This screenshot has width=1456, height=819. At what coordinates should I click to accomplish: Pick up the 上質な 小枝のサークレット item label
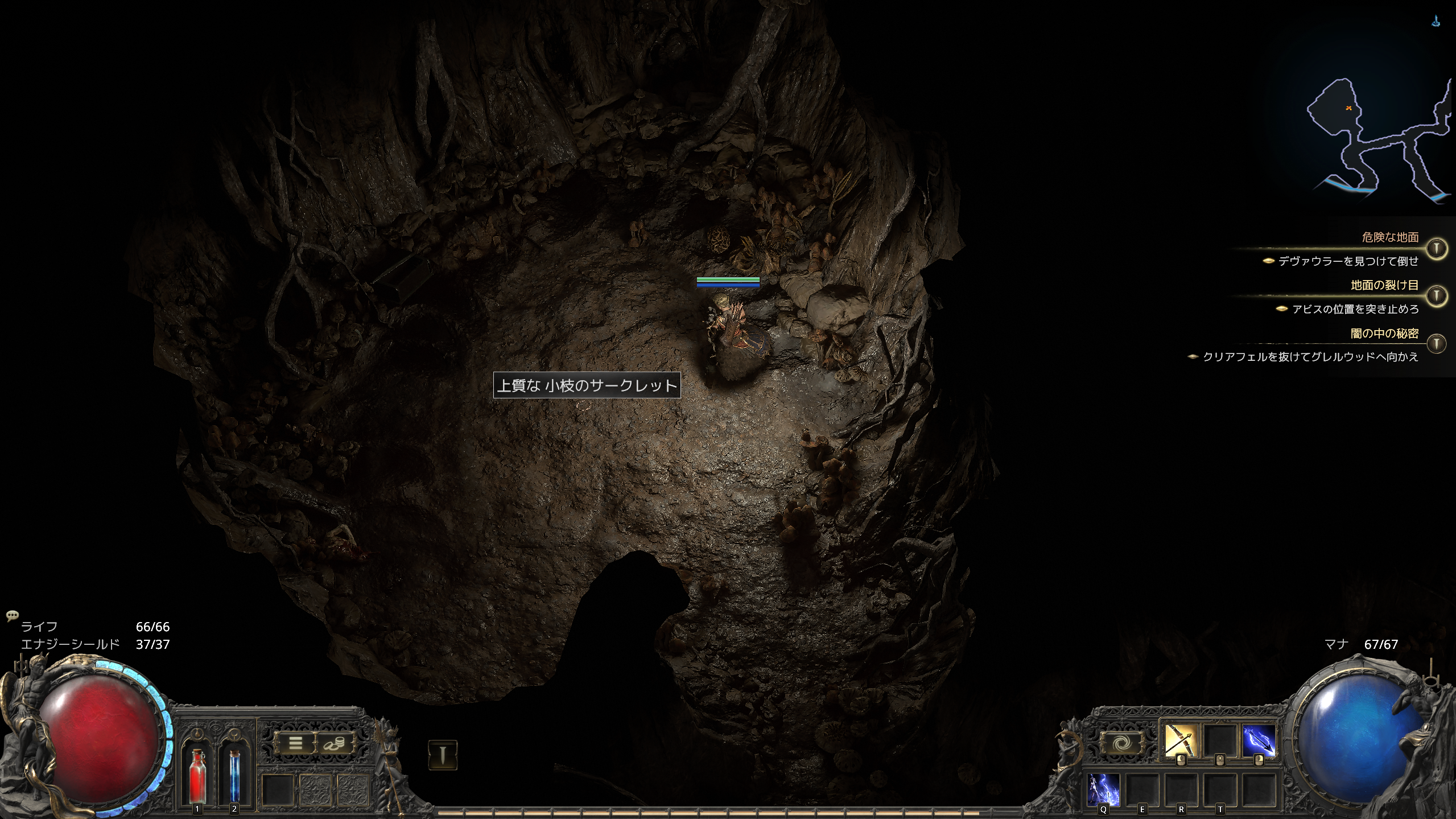[x=587, y=385]
